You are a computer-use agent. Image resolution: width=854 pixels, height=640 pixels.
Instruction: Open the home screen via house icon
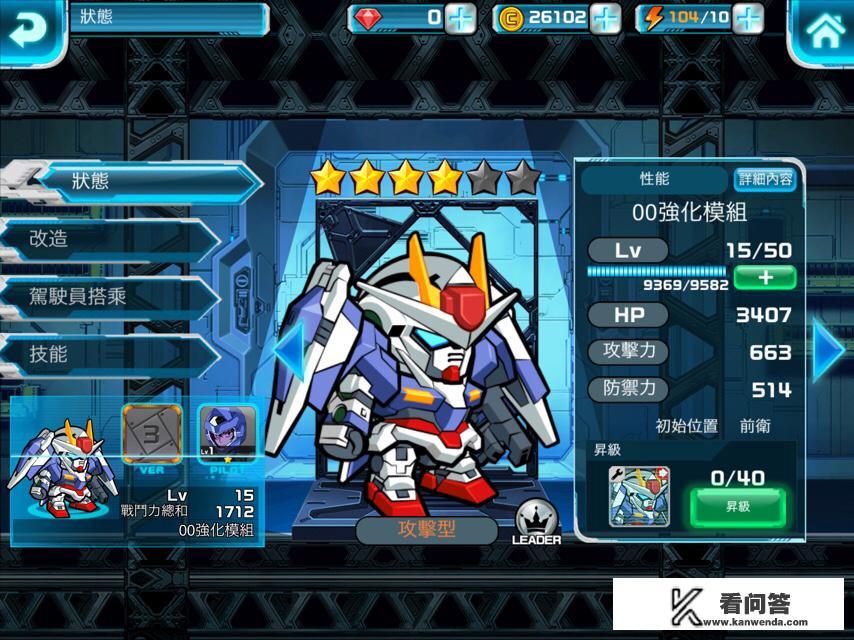(823, 31)
